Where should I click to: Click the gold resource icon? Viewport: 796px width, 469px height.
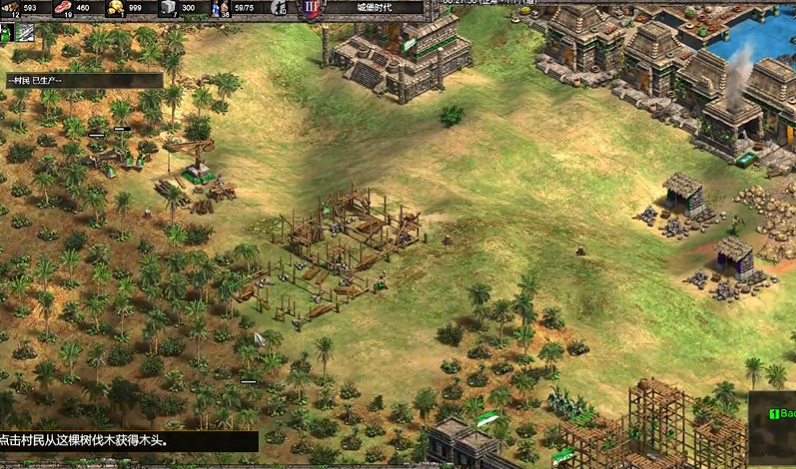point(116,8)
